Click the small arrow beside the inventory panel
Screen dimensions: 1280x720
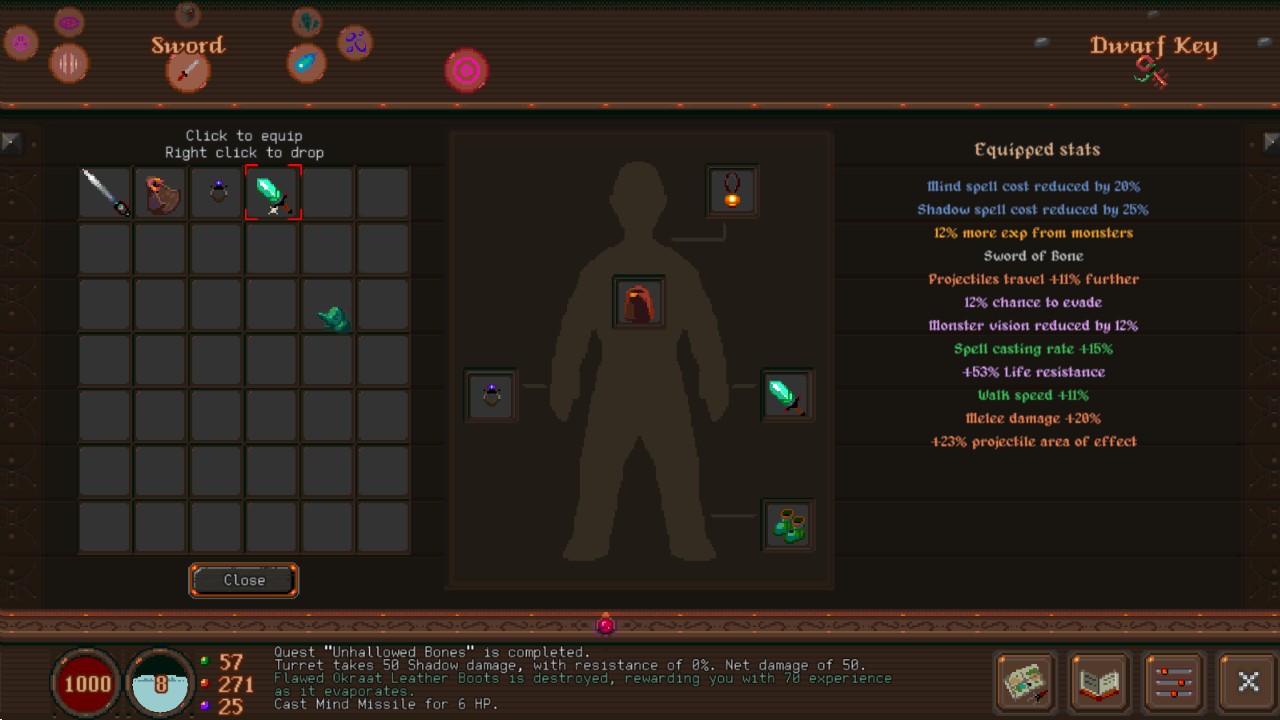point(10,142)
